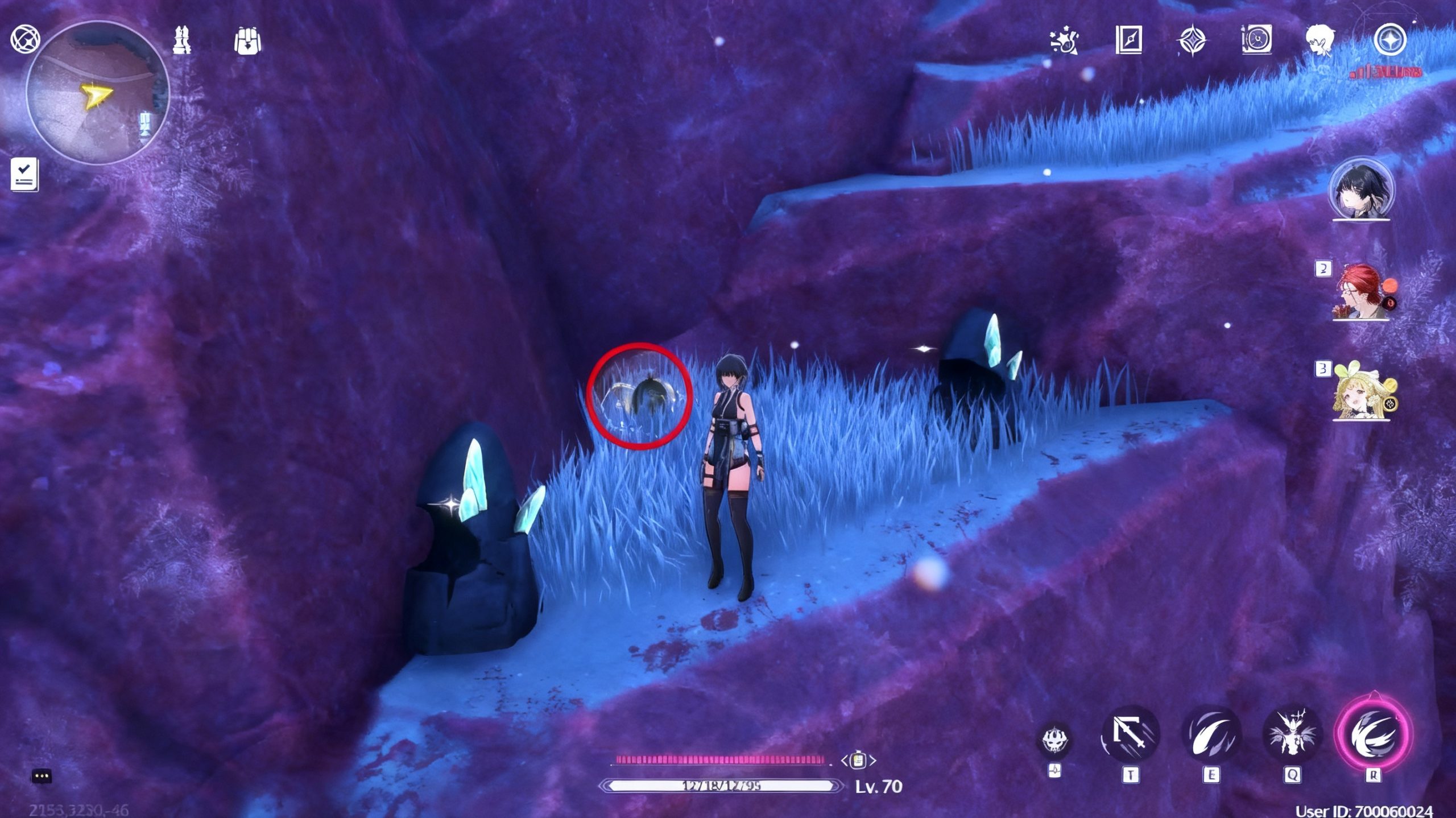The image size is (1456, 818).
Task: Open the book with compass icon
Action: [x=1128, y=40]
